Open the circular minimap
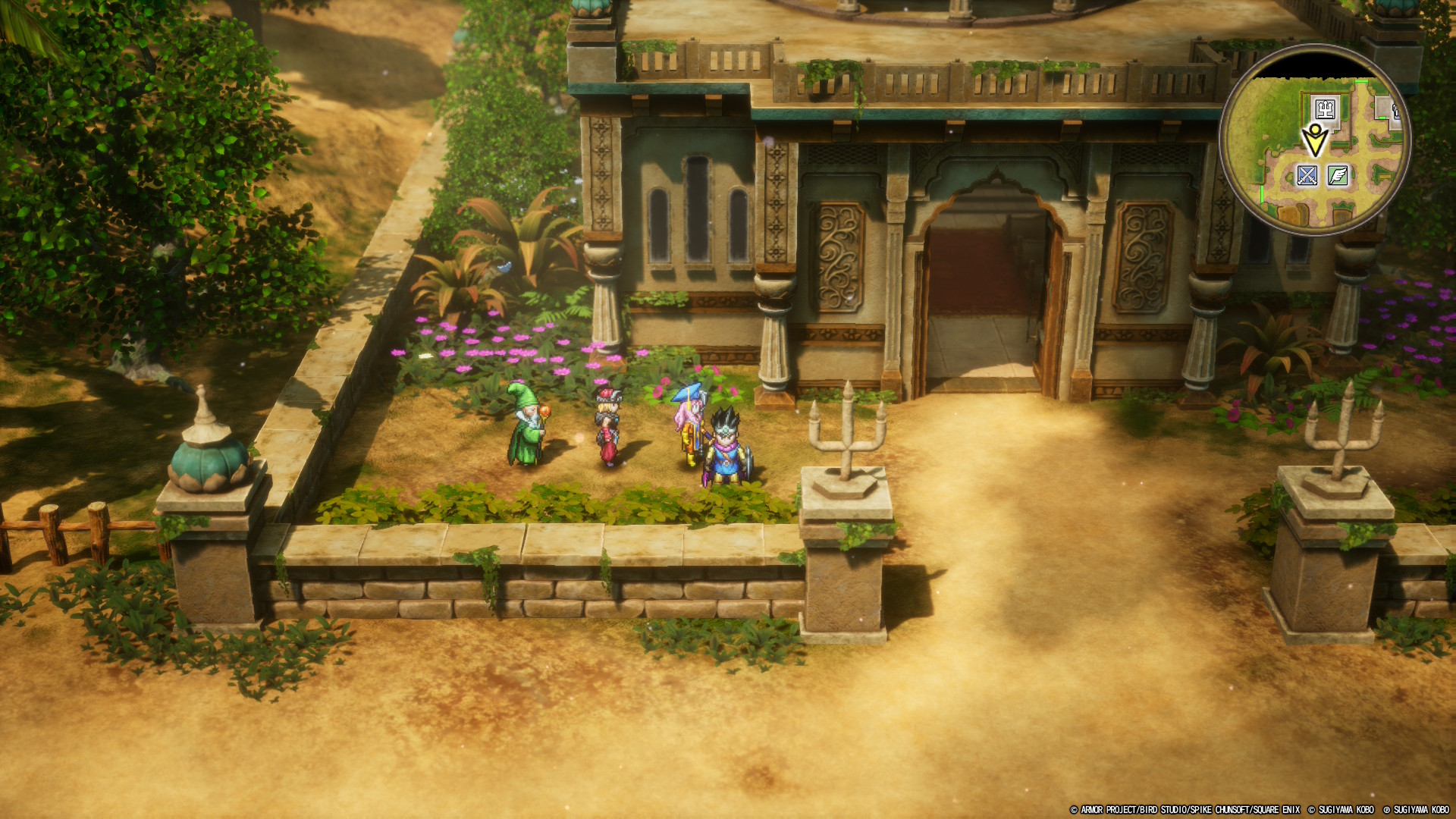 coord(1314,140)
